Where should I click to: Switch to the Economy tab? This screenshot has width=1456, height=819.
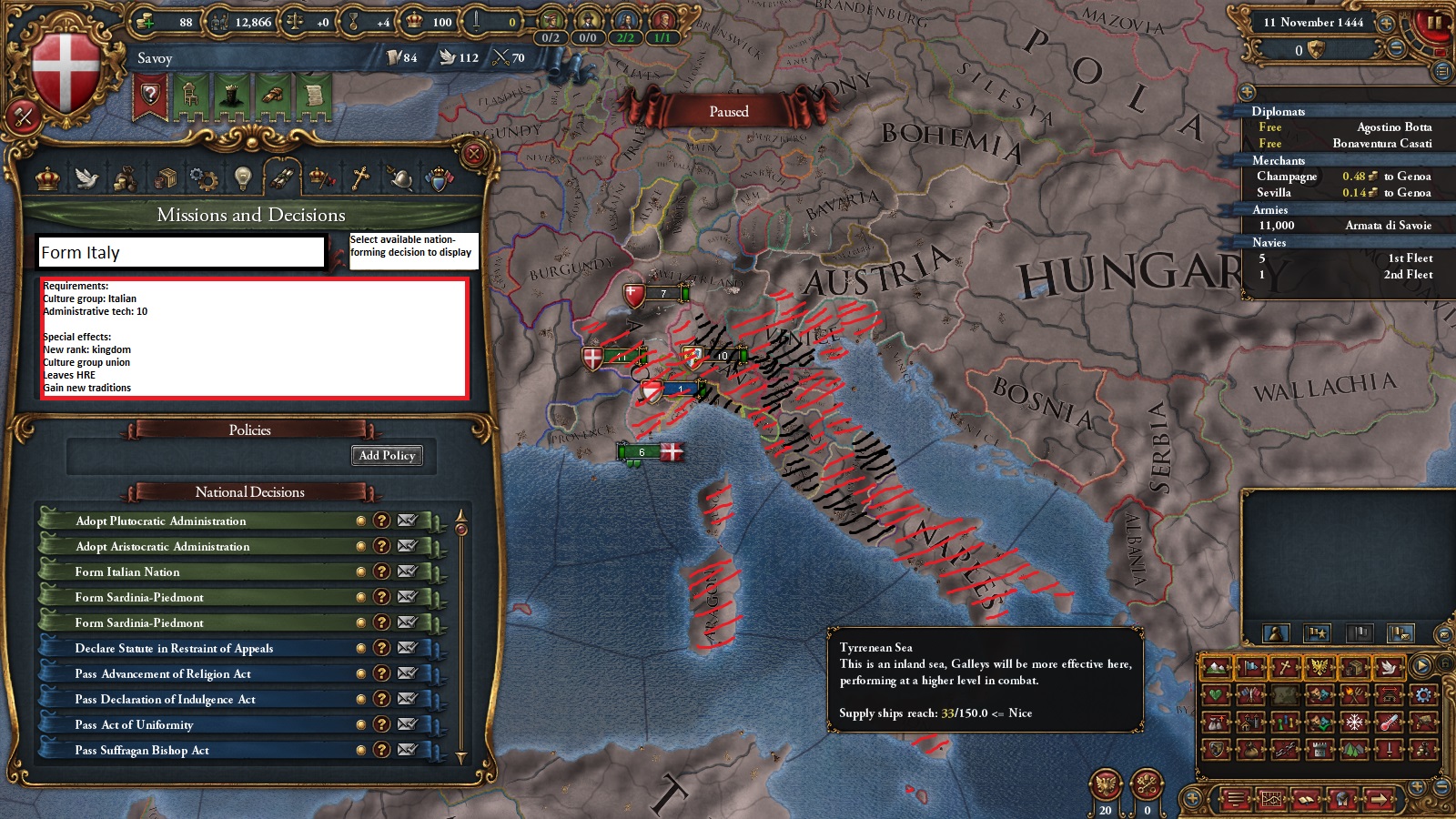tap(126, 179)
